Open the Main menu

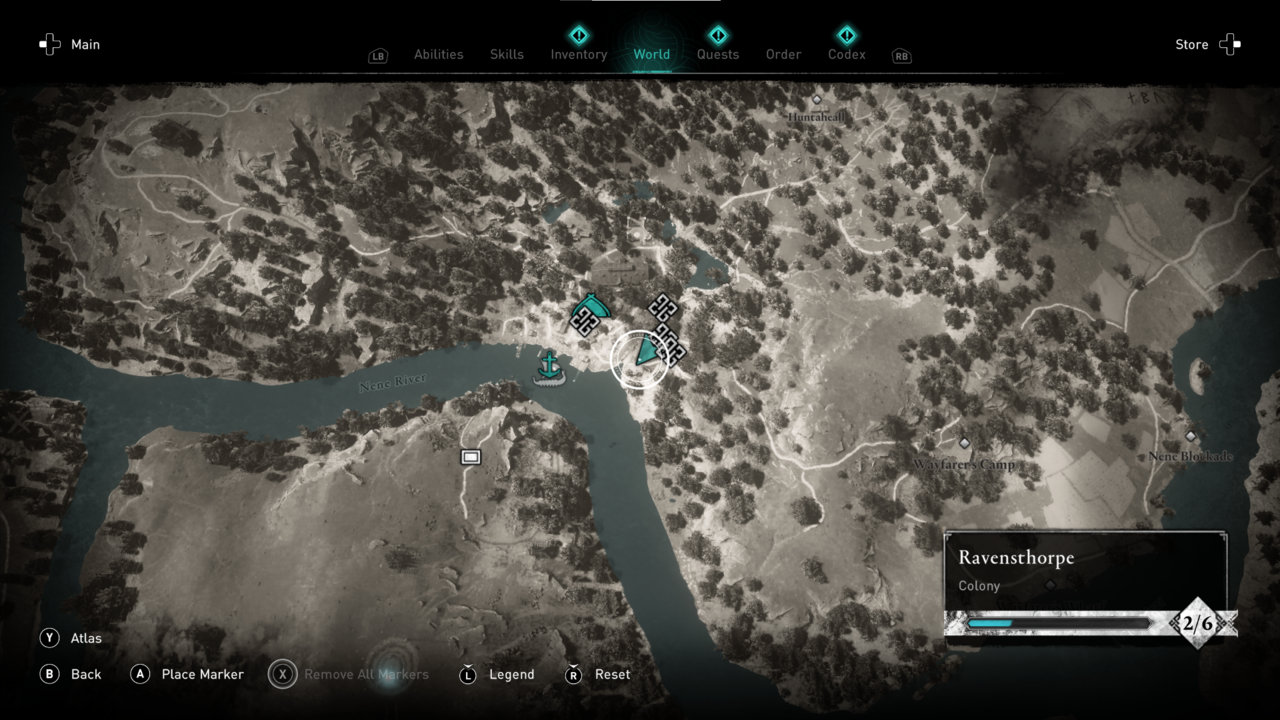70,44
